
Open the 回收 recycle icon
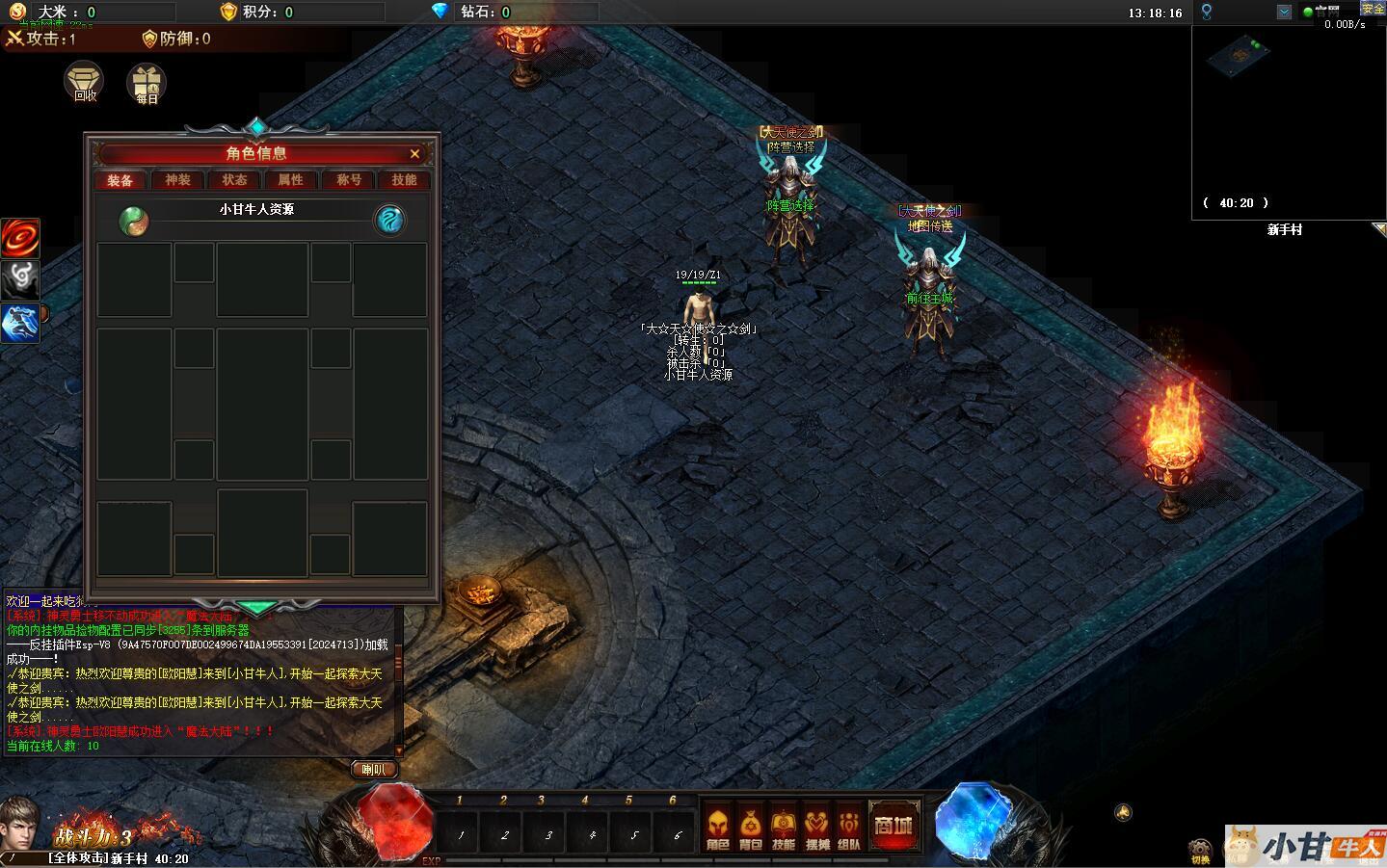pyautogui.click(x=85, y=82)
